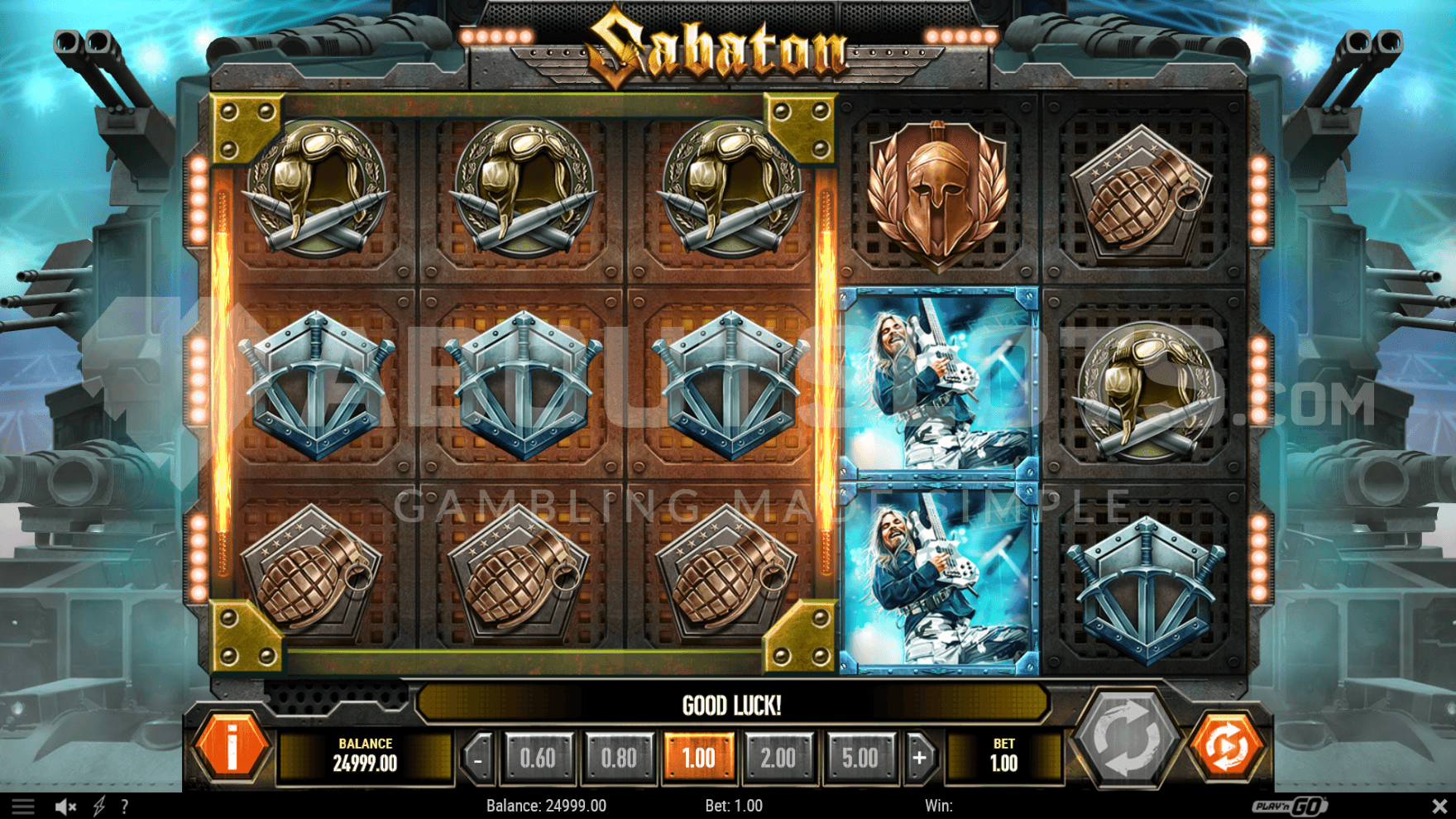The width and height of the screenshot is (1456, 819).
Task: Select the 5.00 bet amount
Action: tap(860, 758)
